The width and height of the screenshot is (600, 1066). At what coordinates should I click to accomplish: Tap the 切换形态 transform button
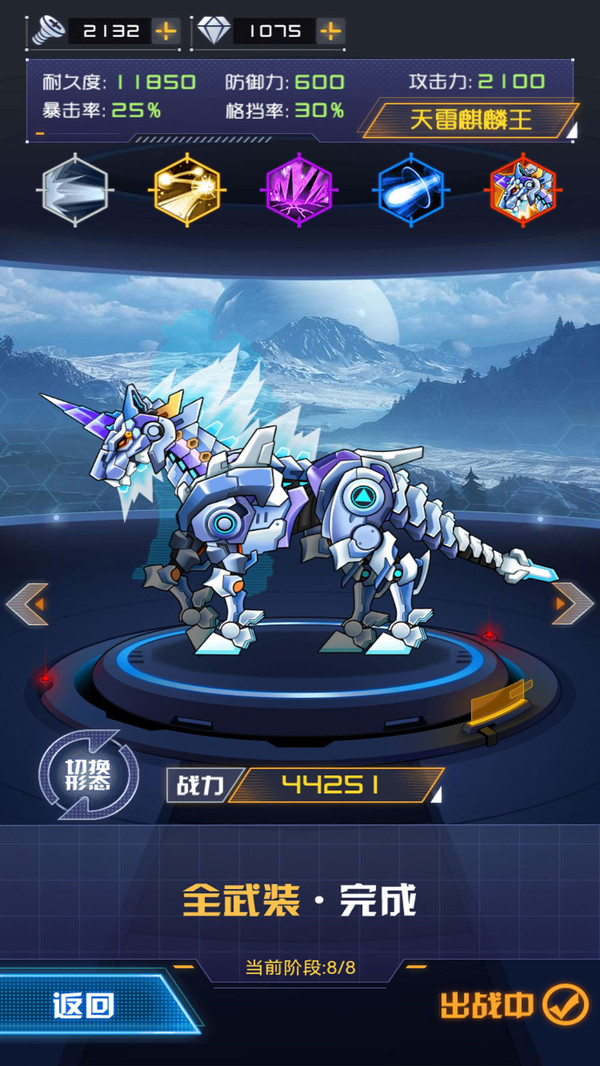point(89,775)
